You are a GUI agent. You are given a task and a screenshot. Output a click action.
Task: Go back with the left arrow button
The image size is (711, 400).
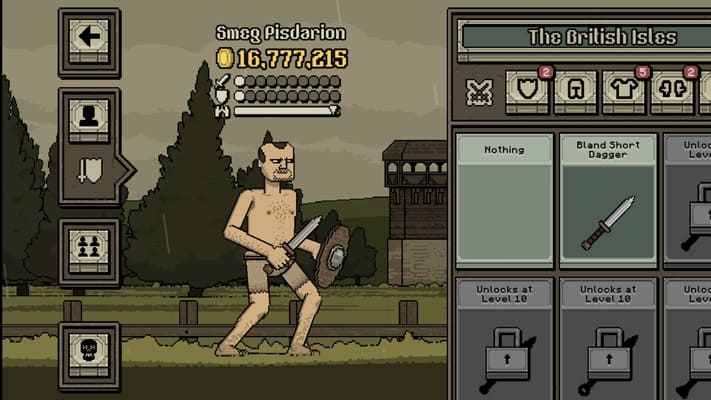click(x=89, y=38)
